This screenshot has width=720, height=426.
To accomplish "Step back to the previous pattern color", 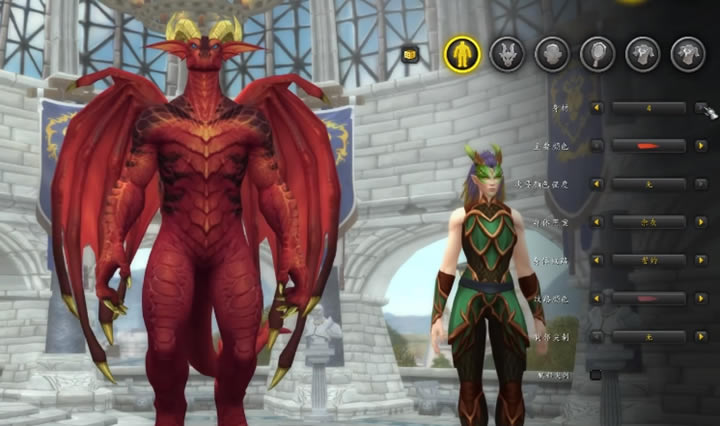I will (x=597, y=298).
